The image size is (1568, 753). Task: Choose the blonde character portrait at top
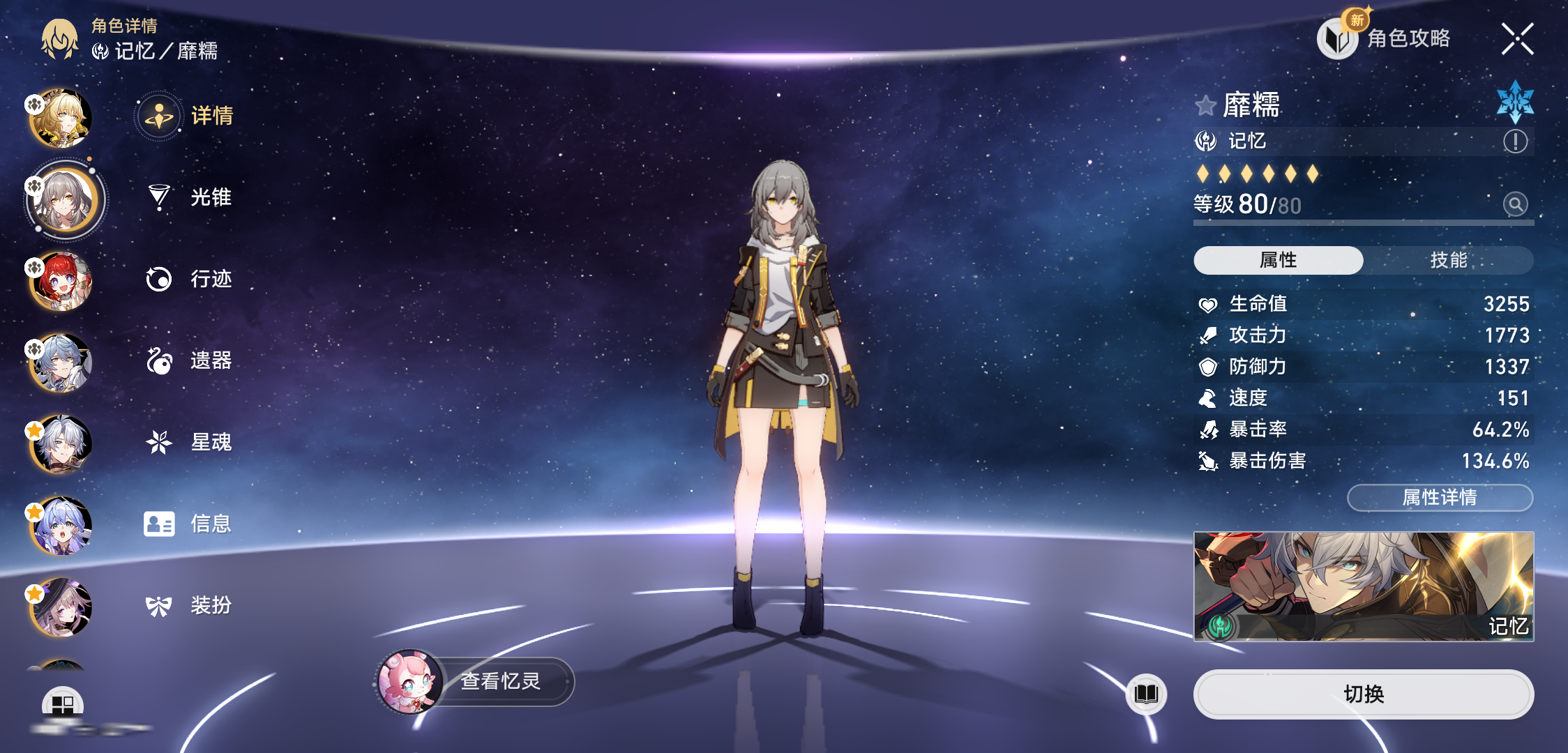[x=61, y=118]
